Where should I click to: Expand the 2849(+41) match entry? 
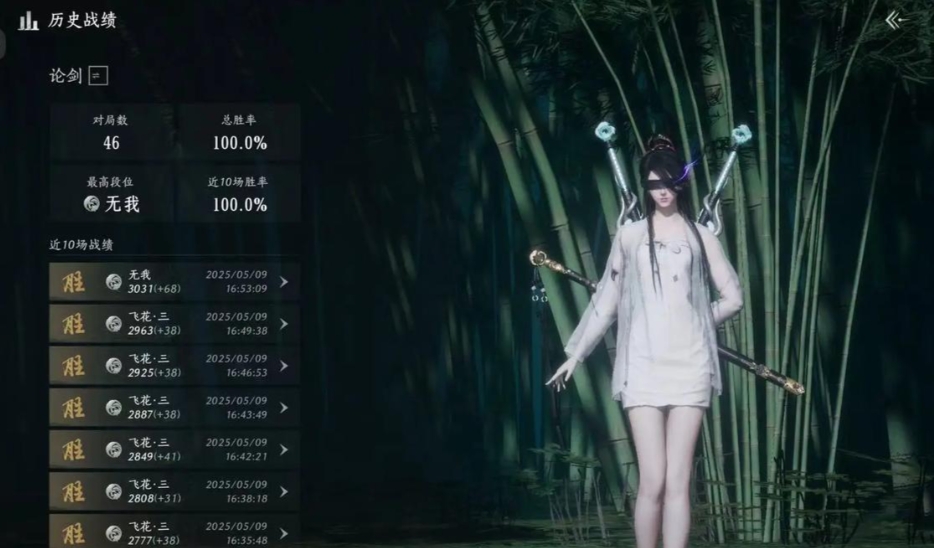[174, 450]
